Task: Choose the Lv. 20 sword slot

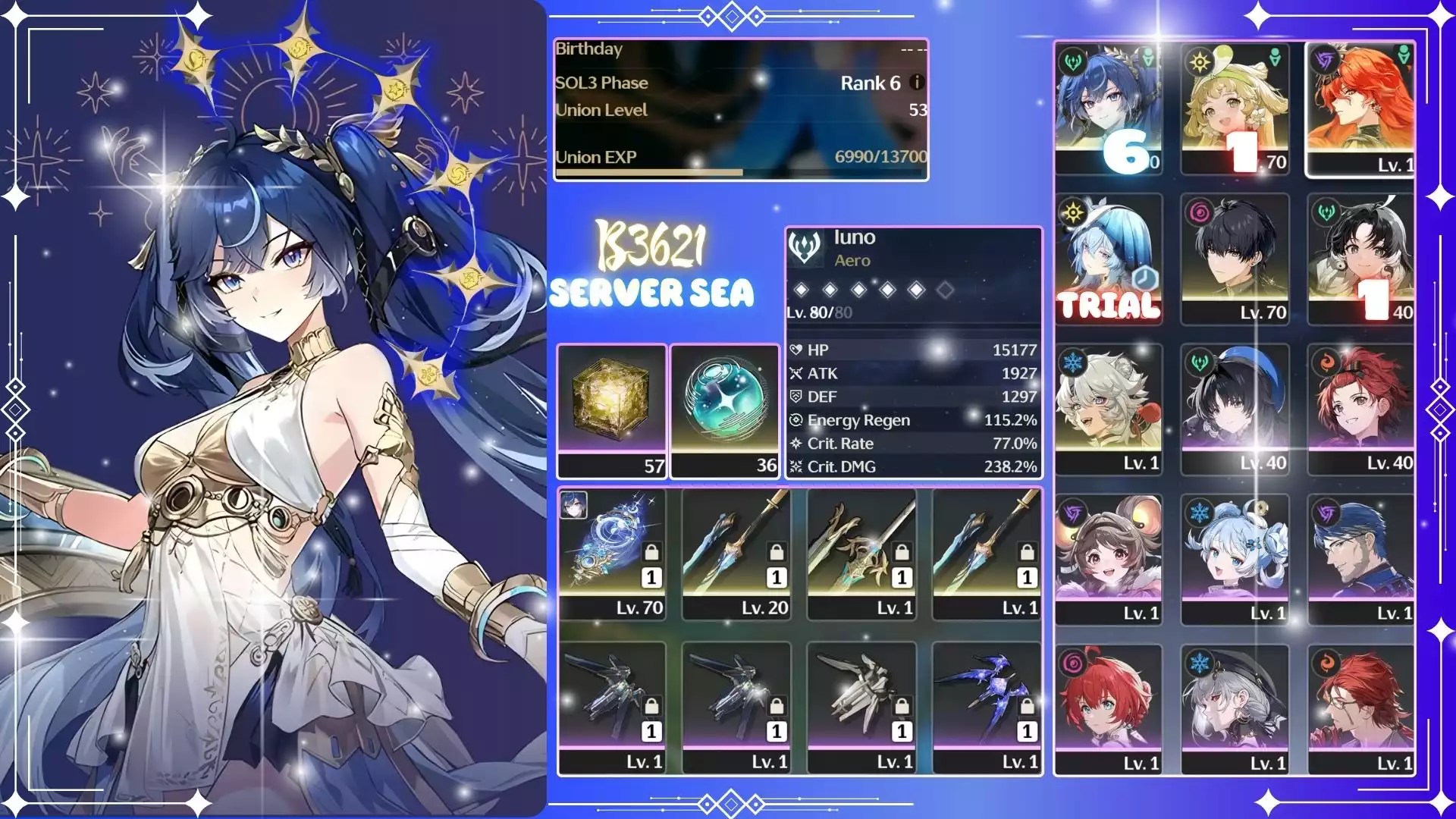Action: [737, 554]
